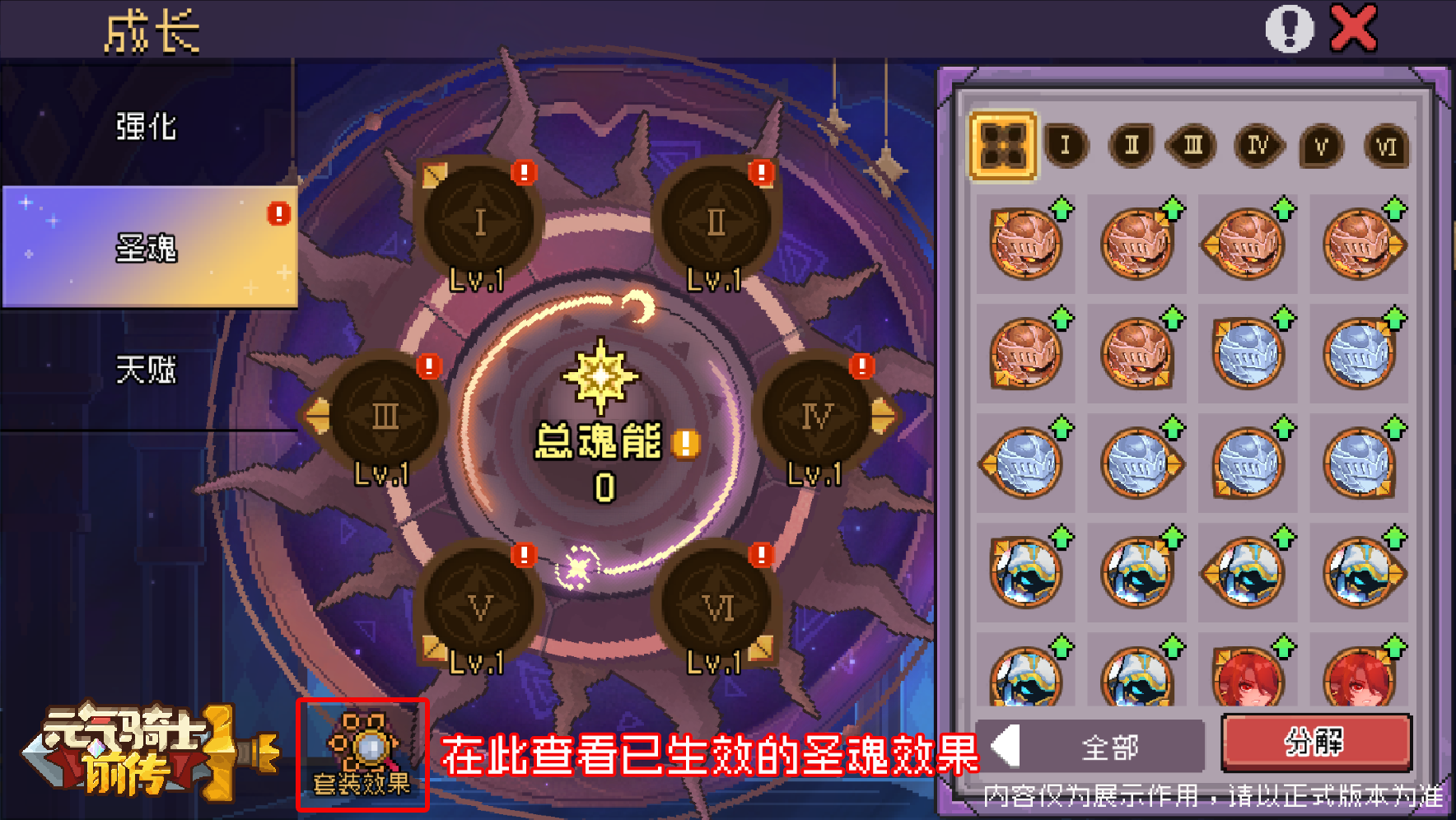Click the 全部 filter button
The height and width of the screenshot is (820, 1456).
coord(1108,746)
